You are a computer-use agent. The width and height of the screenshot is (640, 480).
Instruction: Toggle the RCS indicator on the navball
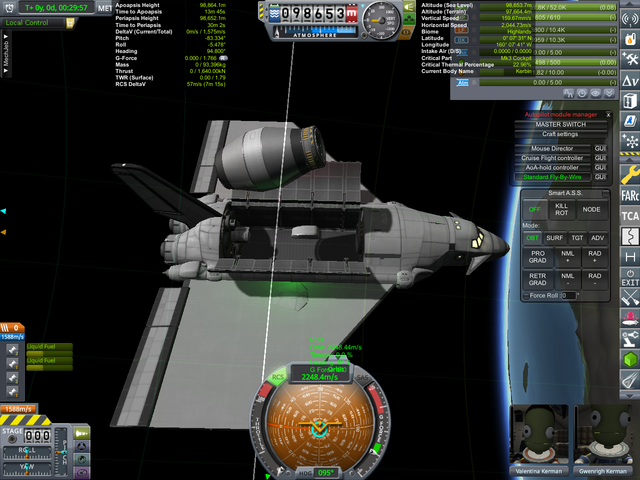coord(279,377)
